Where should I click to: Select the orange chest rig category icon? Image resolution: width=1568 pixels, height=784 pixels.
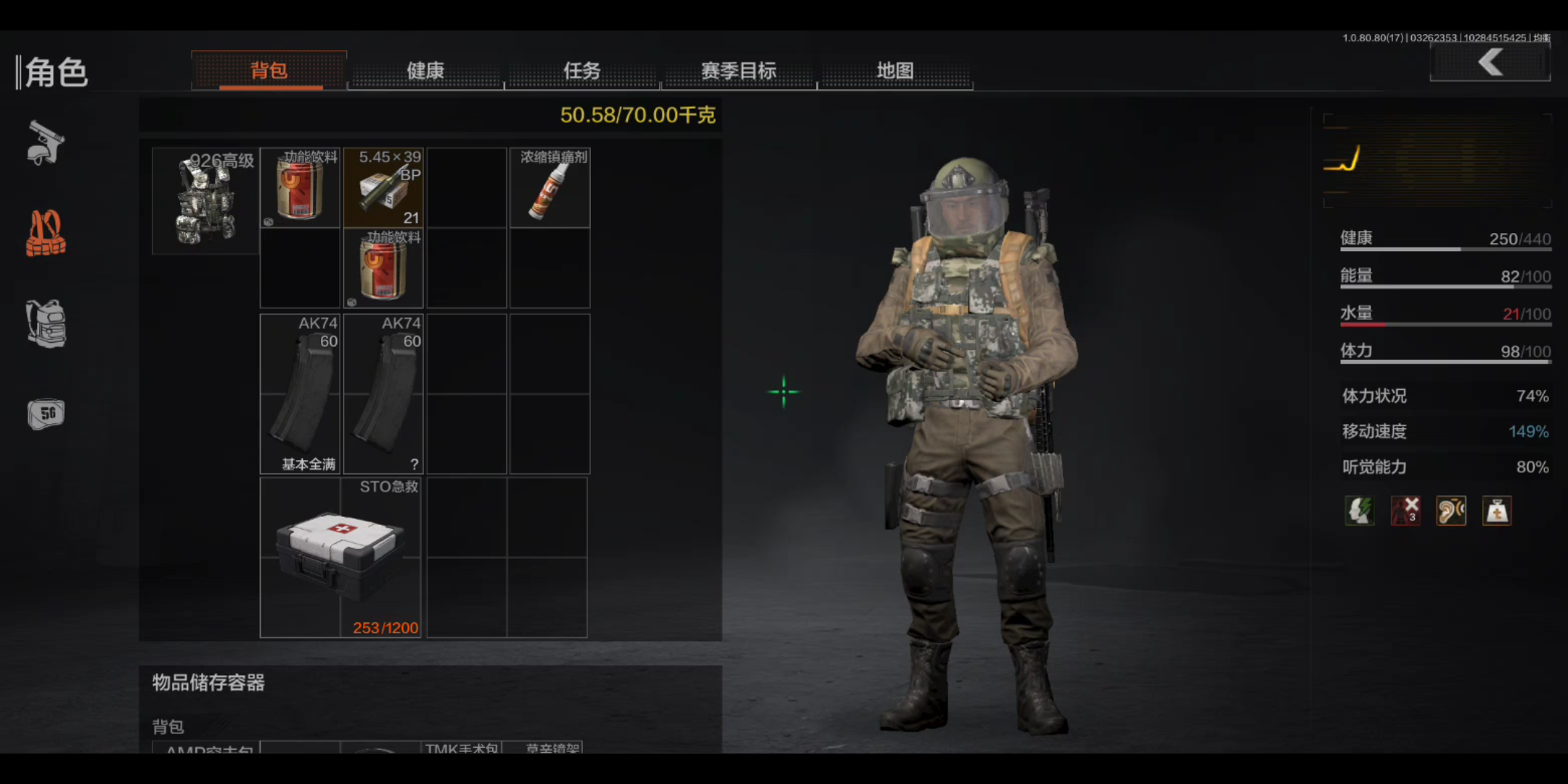click(x=46, y=234)
